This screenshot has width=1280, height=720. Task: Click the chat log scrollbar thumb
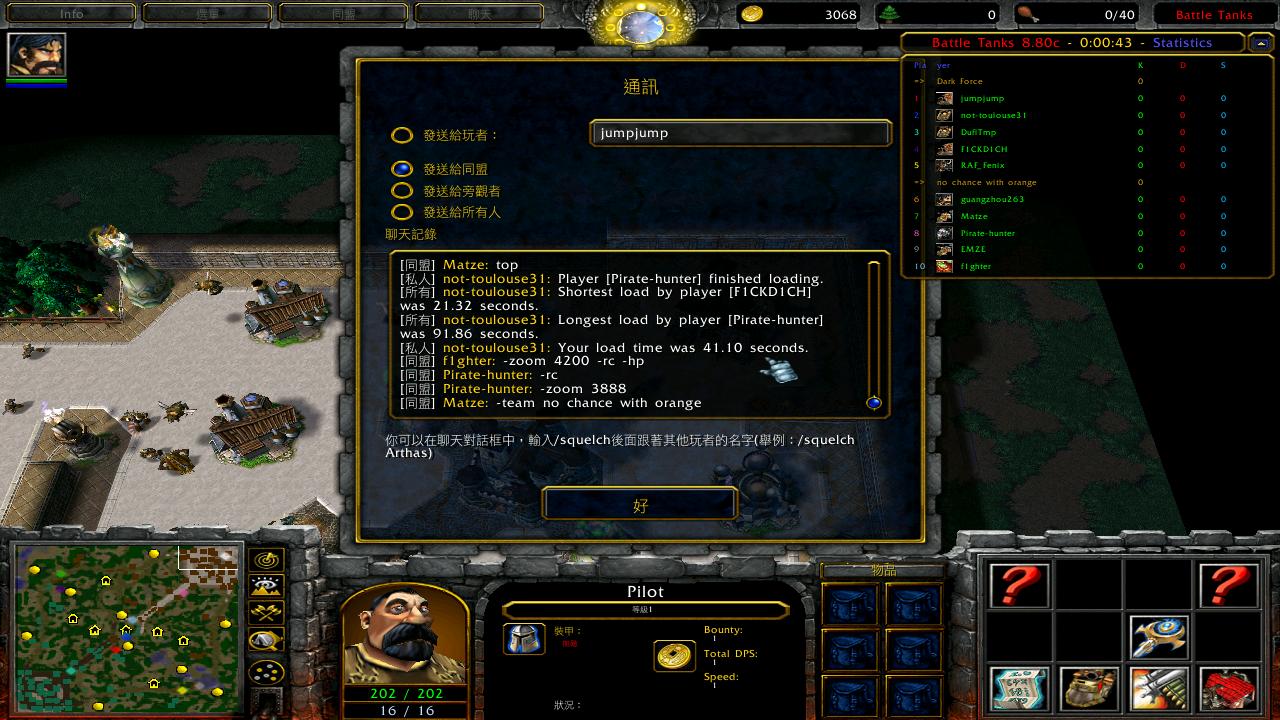(x=874, y=403)
